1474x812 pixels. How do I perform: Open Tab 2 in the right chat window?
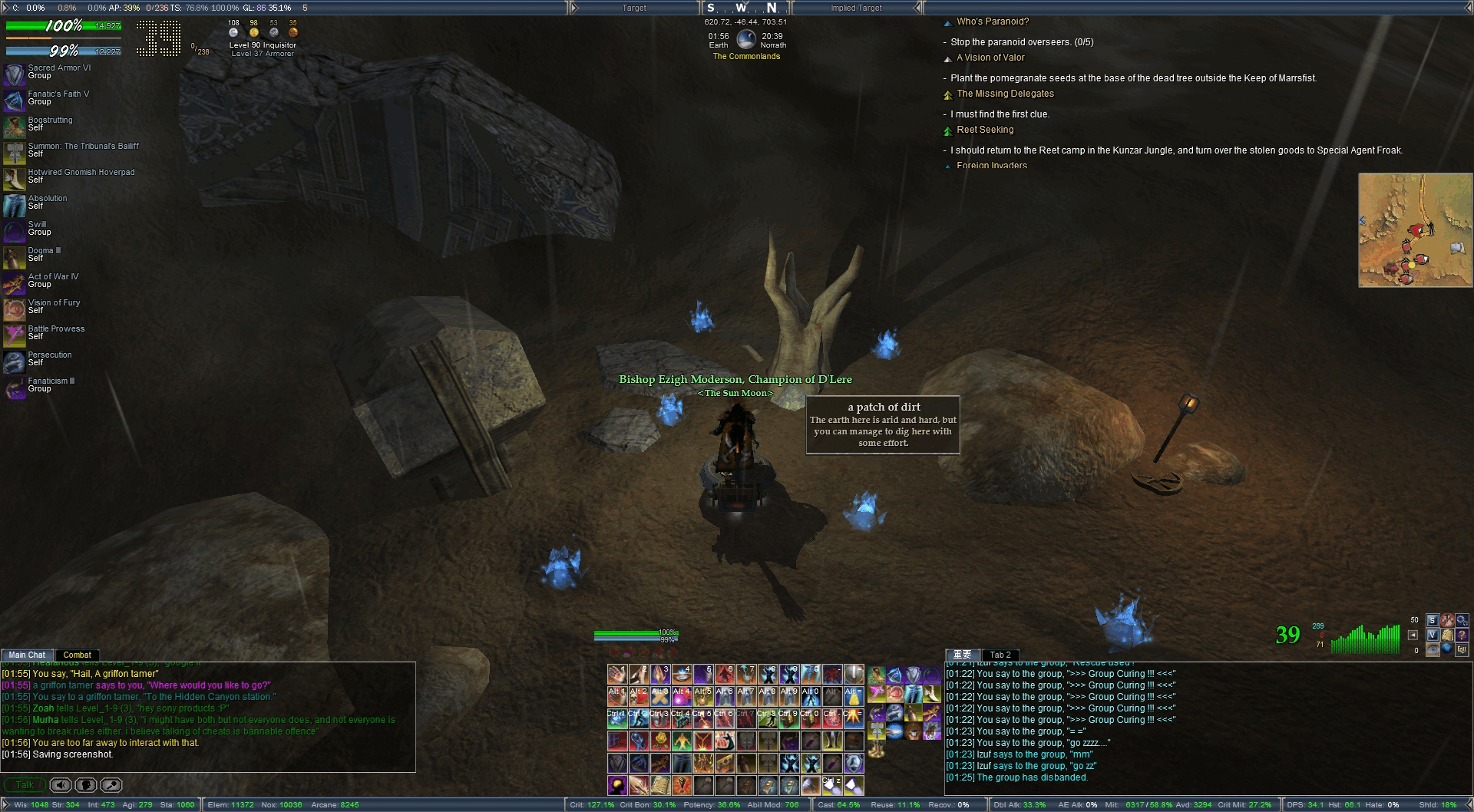[x=1000, y=655]
